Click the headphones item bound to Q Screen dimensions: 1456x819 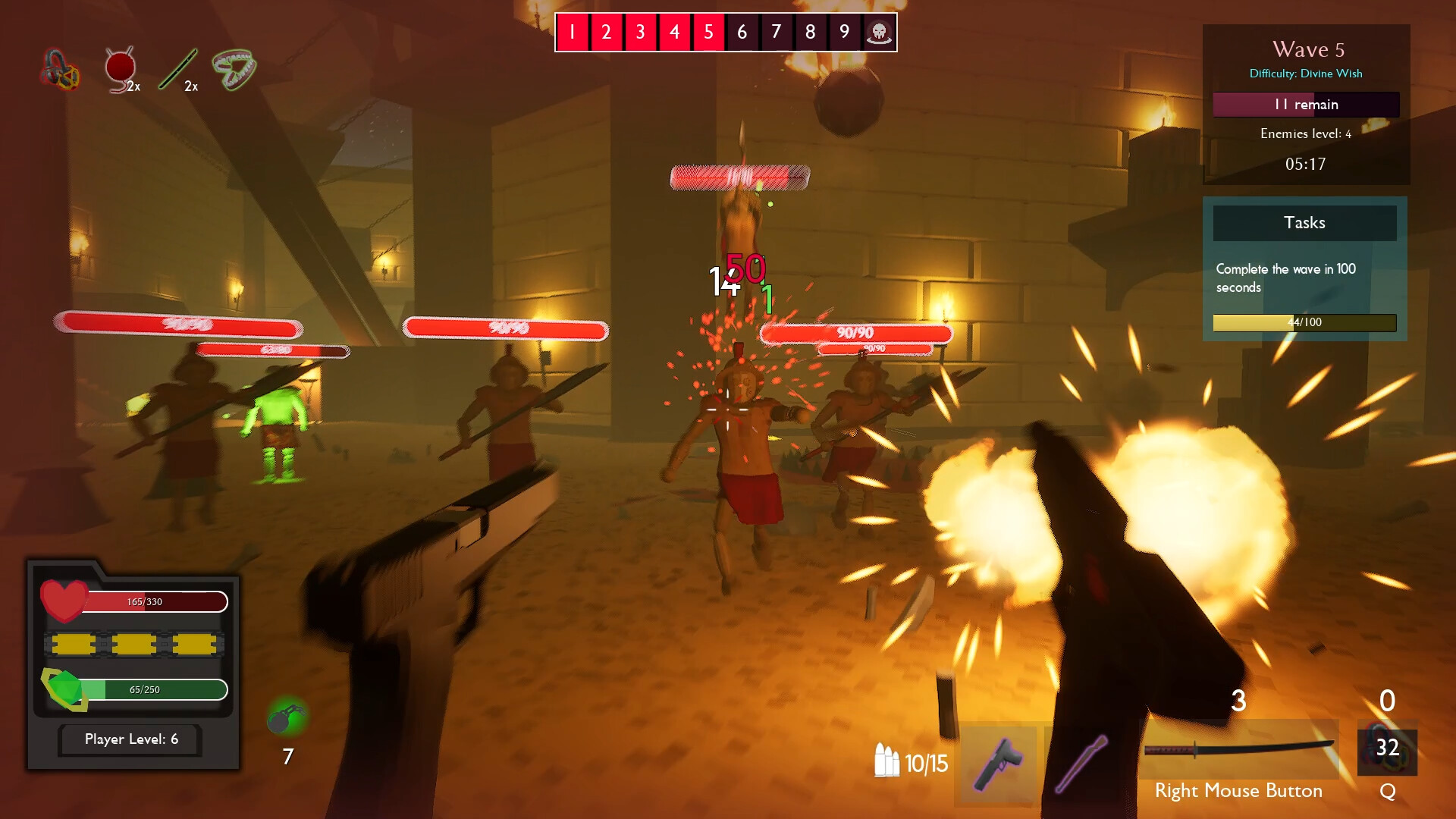point(1388,751)
